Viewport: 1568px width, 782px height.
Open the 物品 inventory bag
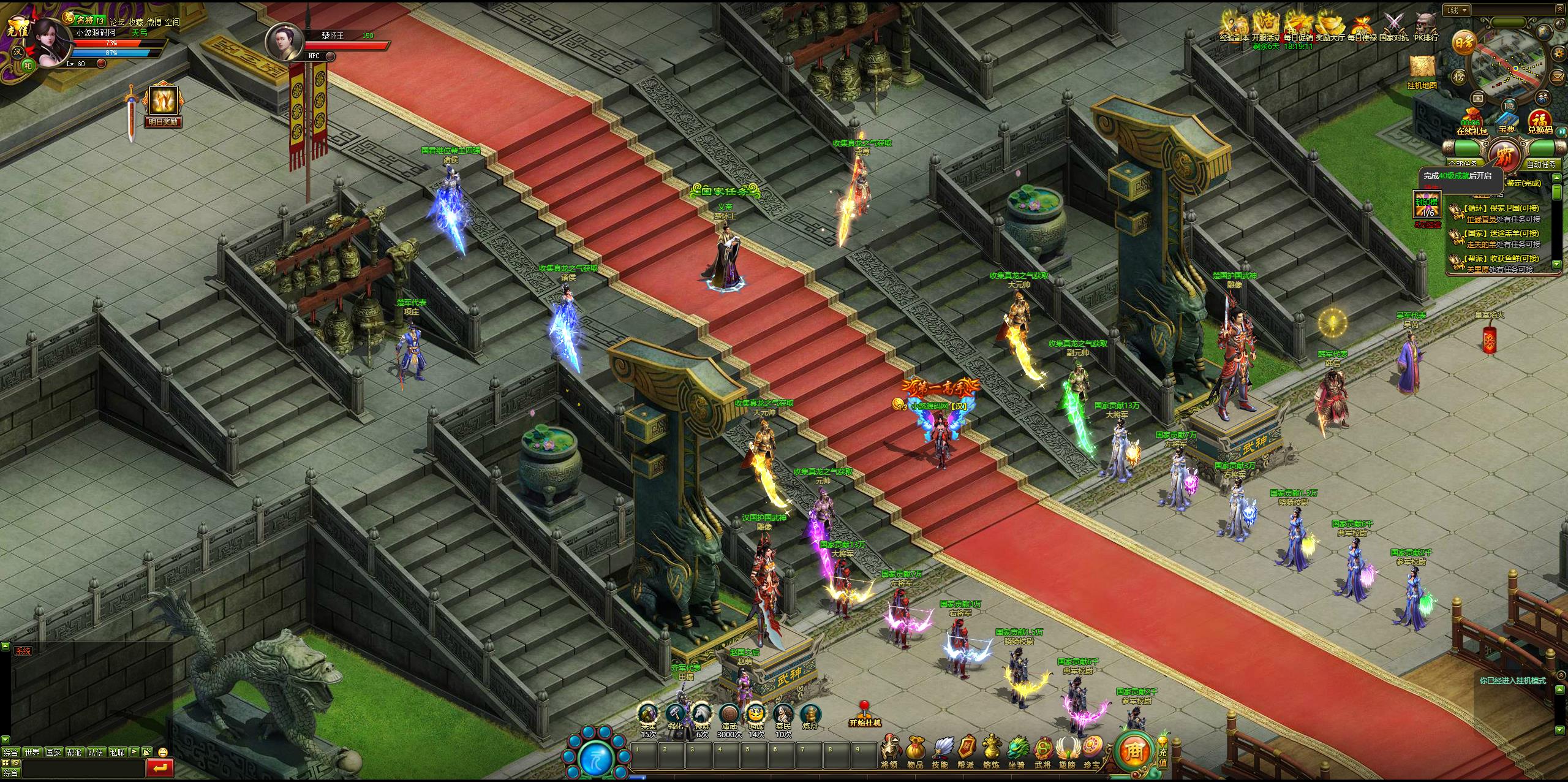tap(915, 751)
